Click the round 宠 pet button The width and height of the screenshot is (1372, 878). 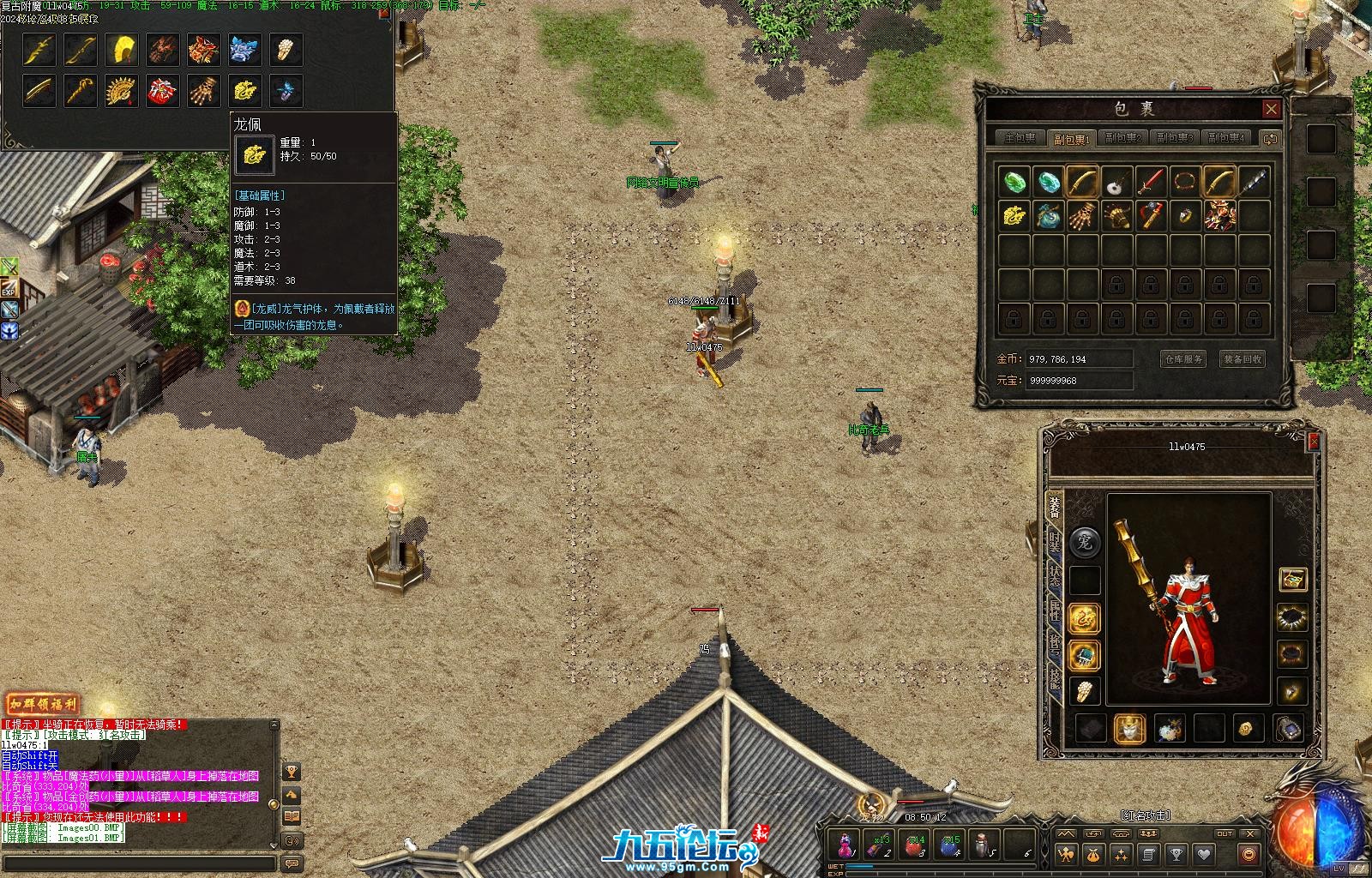[1085, 541]
